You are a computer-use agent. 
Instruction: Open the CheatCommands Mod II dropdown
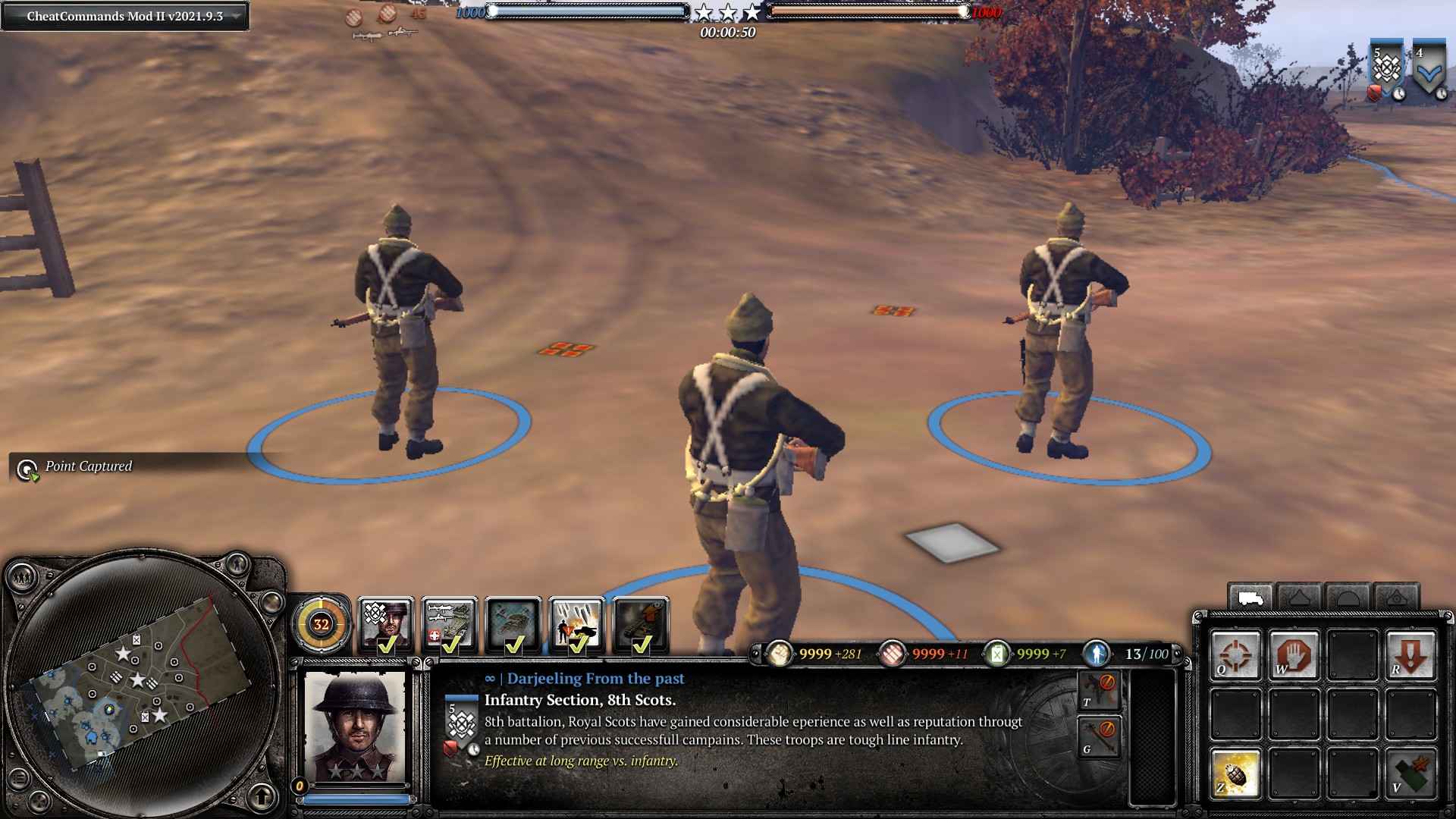(125, 16)
